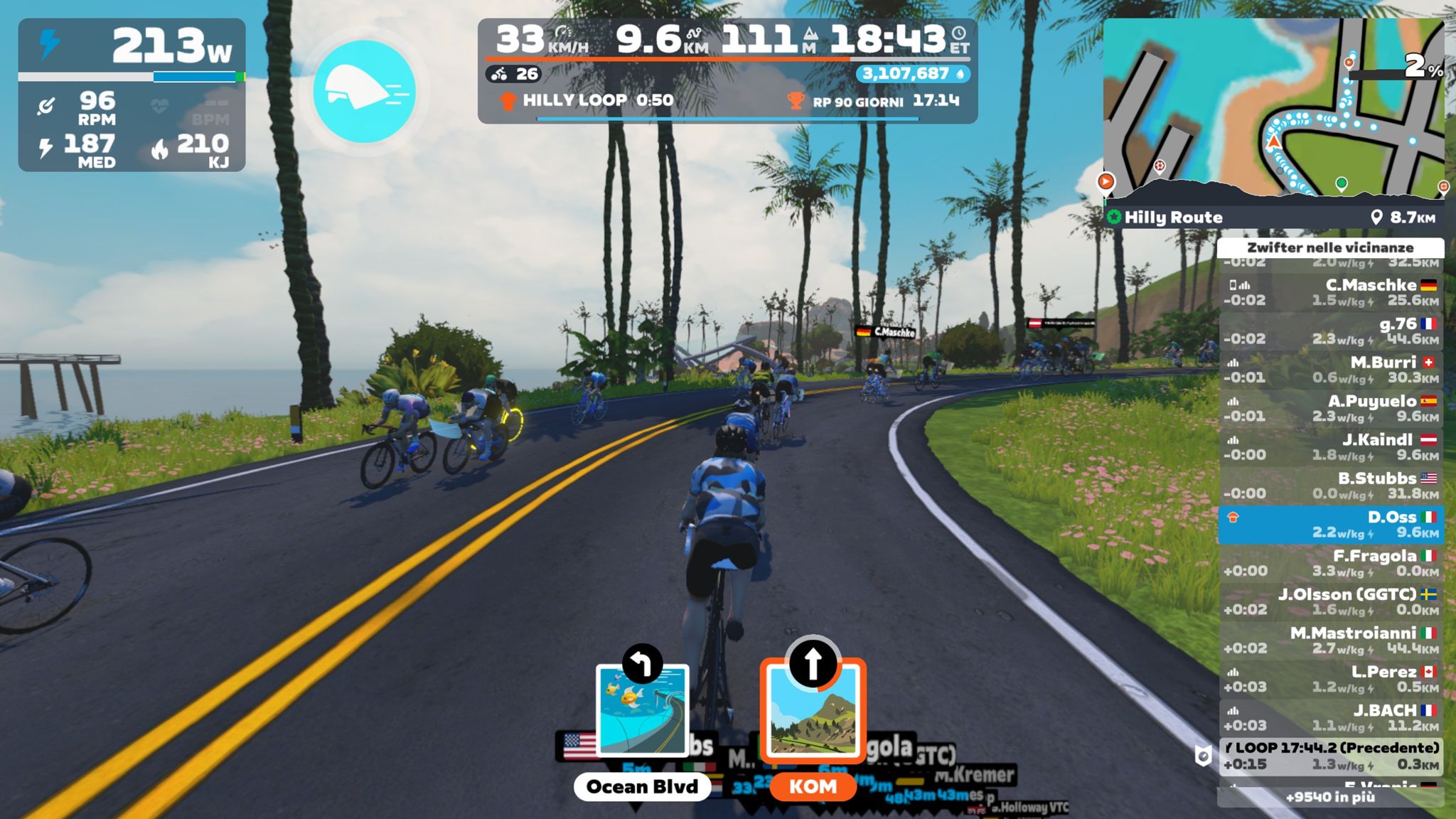This screenshot has height=819, width=1456.
Task: Select the highlighted D.Oss rider row
Action: coord(1330,525)
